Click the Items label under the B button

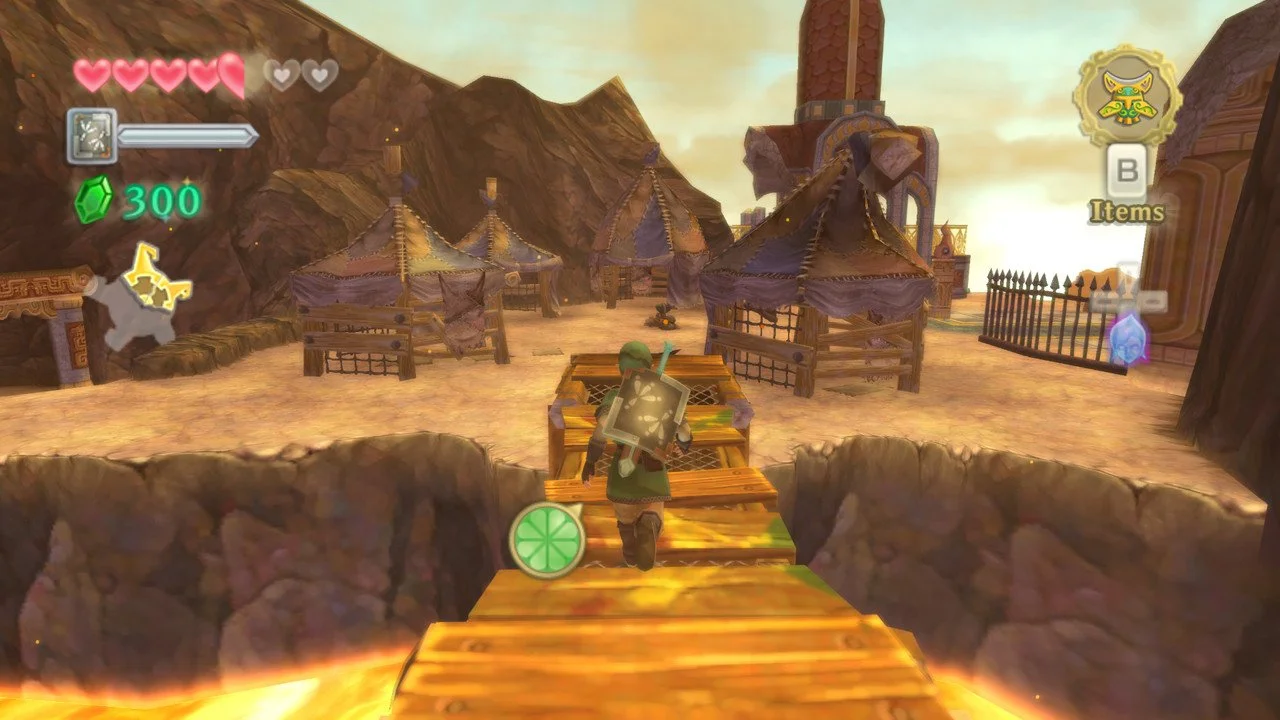[1127, 212]
